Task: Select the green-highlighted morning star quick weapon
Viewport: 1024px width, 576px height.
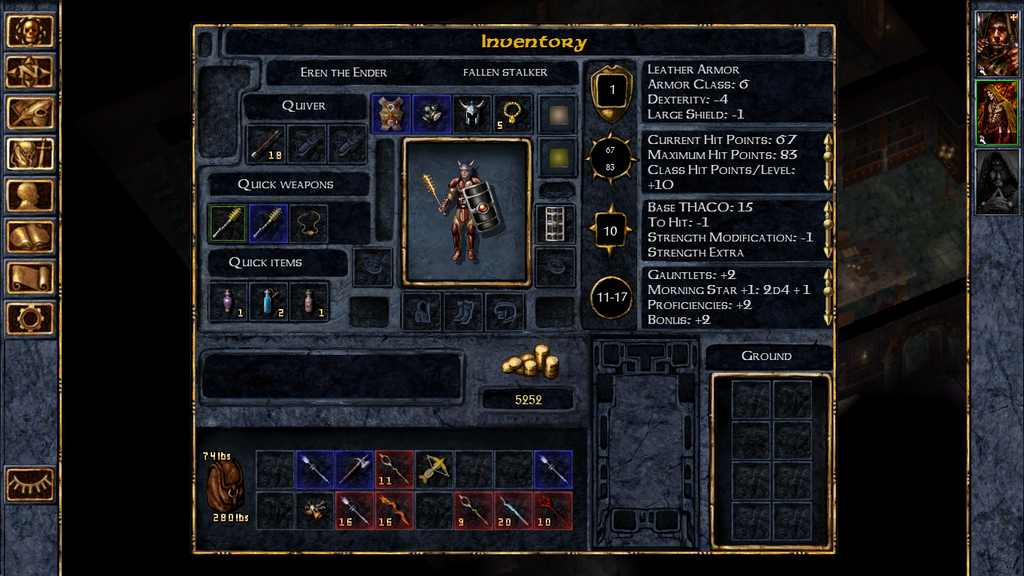Action: pyautogui.click(x=228, y=223)
